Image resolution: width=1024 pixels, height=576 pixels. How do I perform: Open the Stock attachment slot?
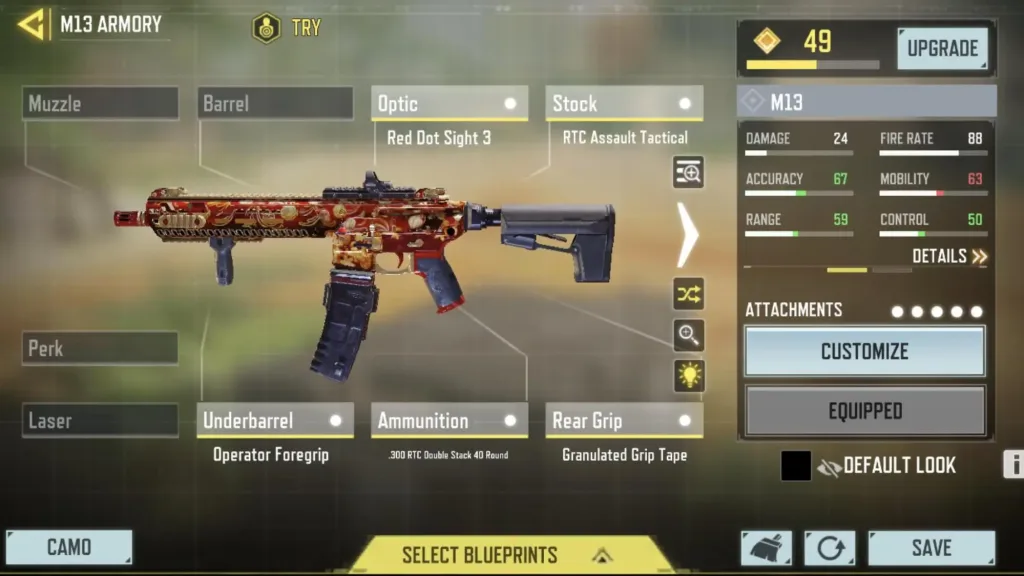624,104
